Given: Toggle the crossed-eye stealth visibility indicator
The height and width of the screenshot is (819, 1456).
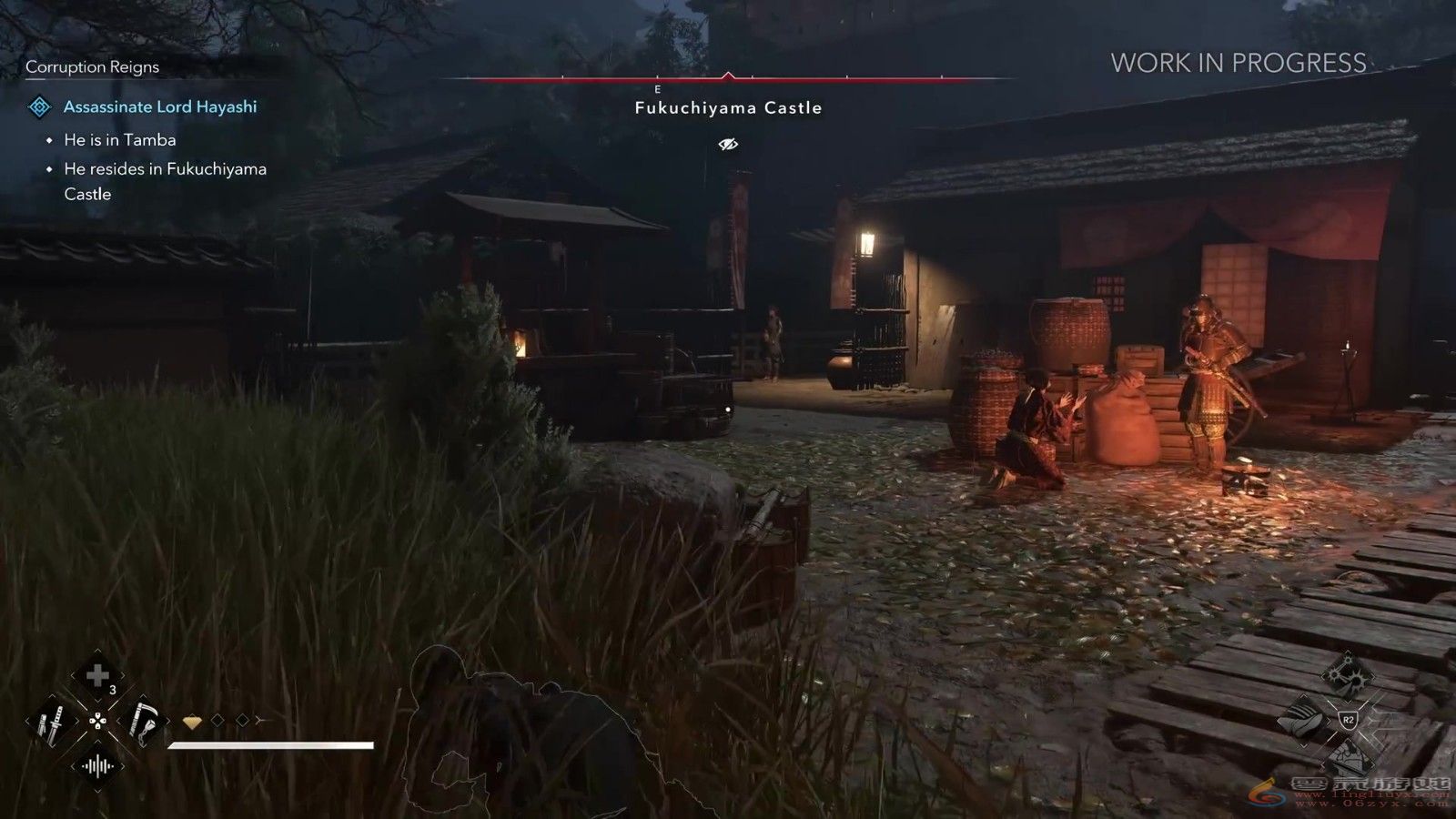Looking at the screenshot, I should 728,144.
